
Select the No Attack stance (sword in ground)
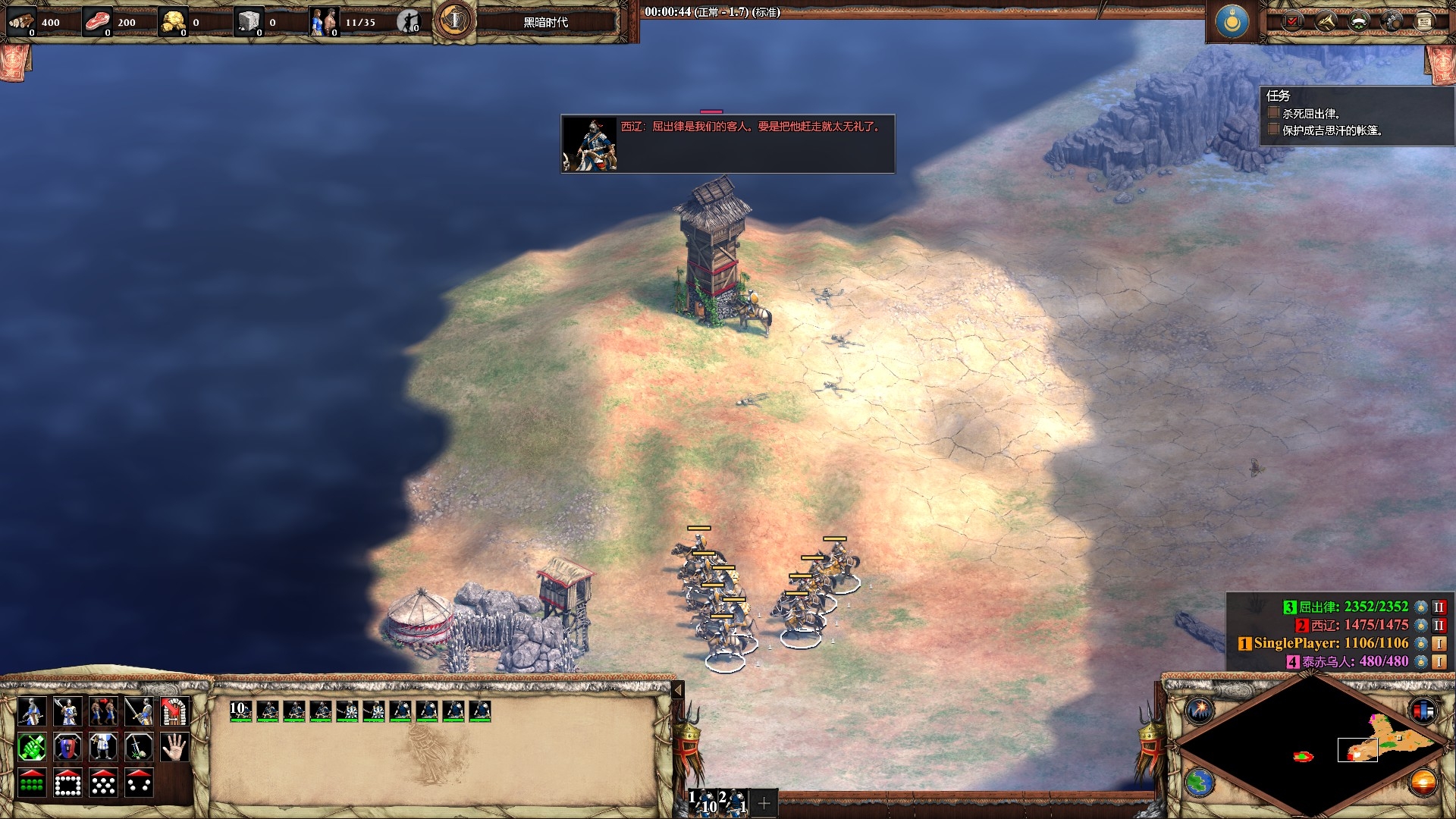click(139, 748)
